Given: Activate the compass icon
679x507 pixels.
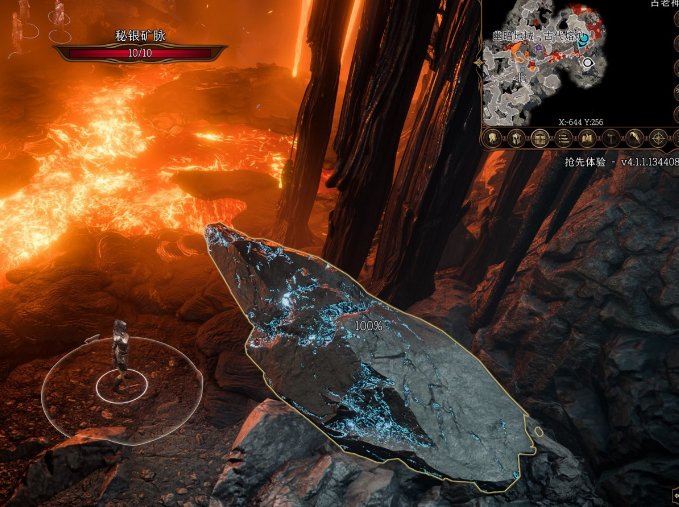Looking at the screenshot, I should pos(657,138).
